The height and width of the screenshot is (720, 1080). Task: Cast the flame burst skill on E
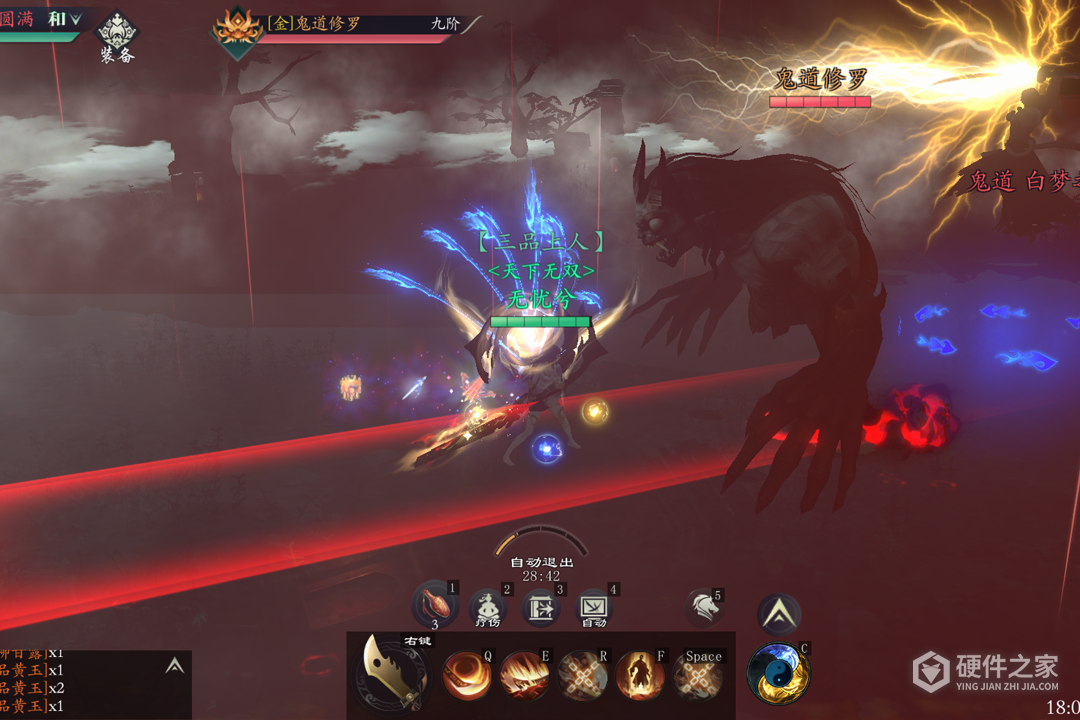pyautogui.click(x=524, y=676)
